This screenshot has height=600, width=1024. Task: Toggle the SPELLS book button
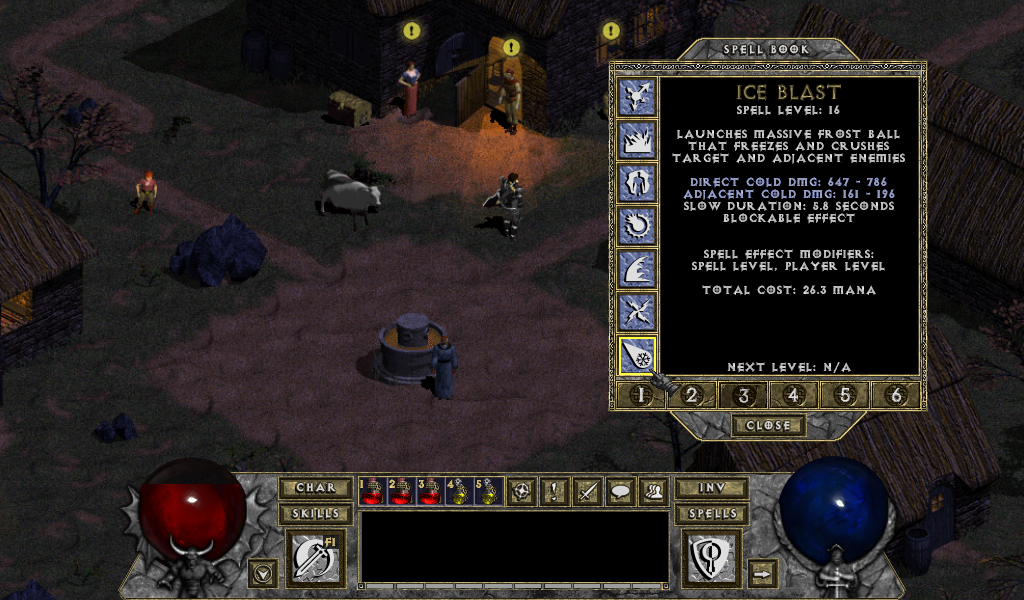point(711,514)
